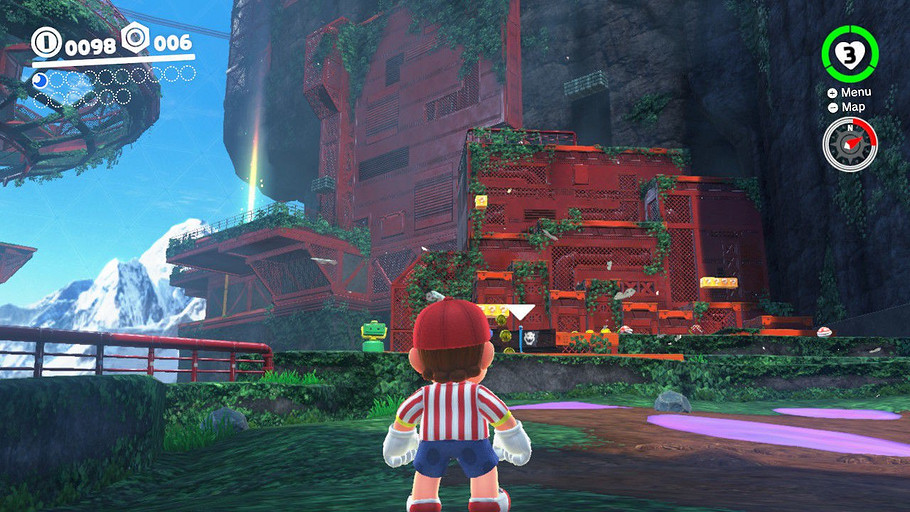Open the Map option

[849, 107]
